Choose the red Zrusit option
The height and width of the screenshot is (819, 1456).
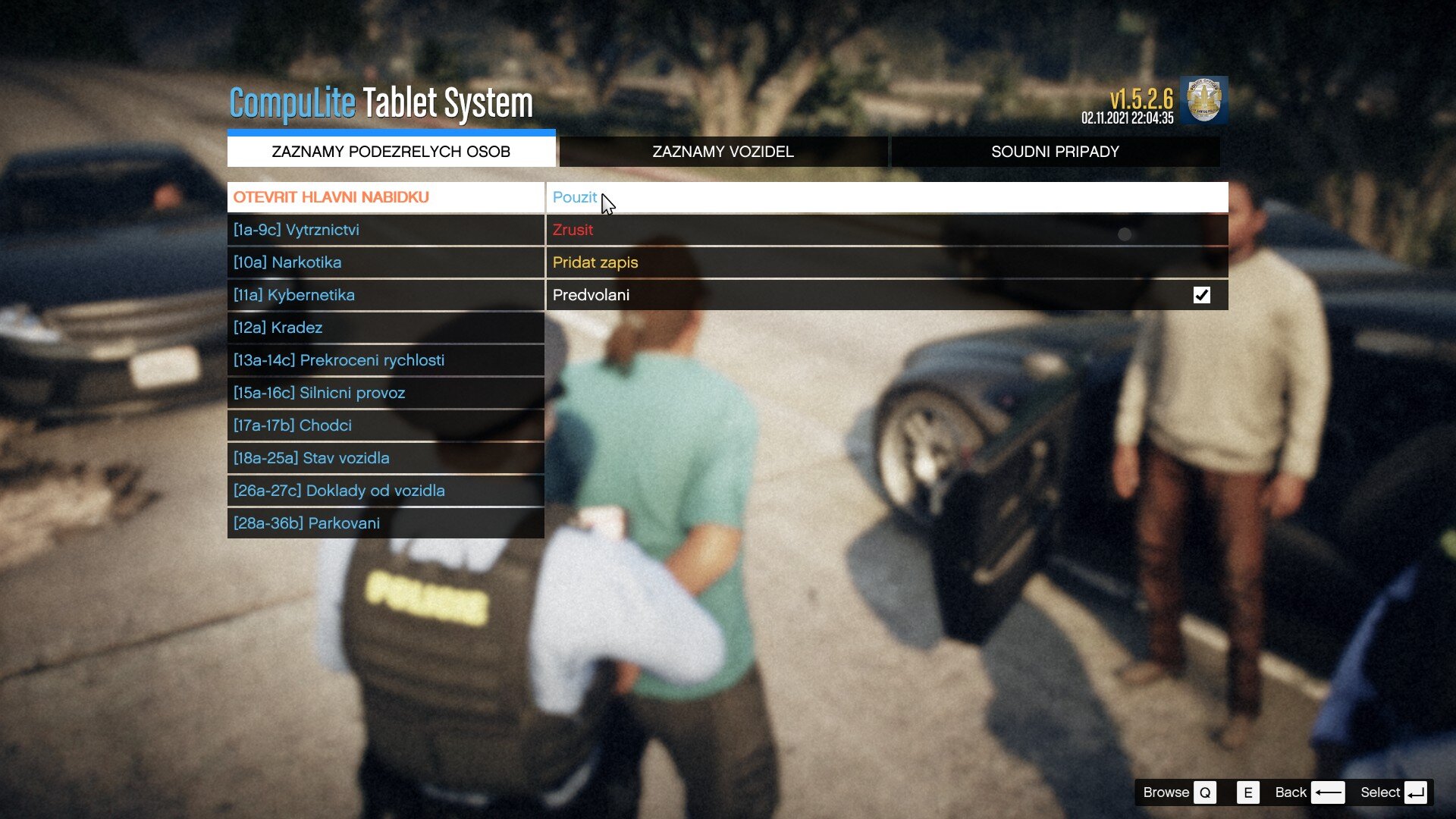886,230
